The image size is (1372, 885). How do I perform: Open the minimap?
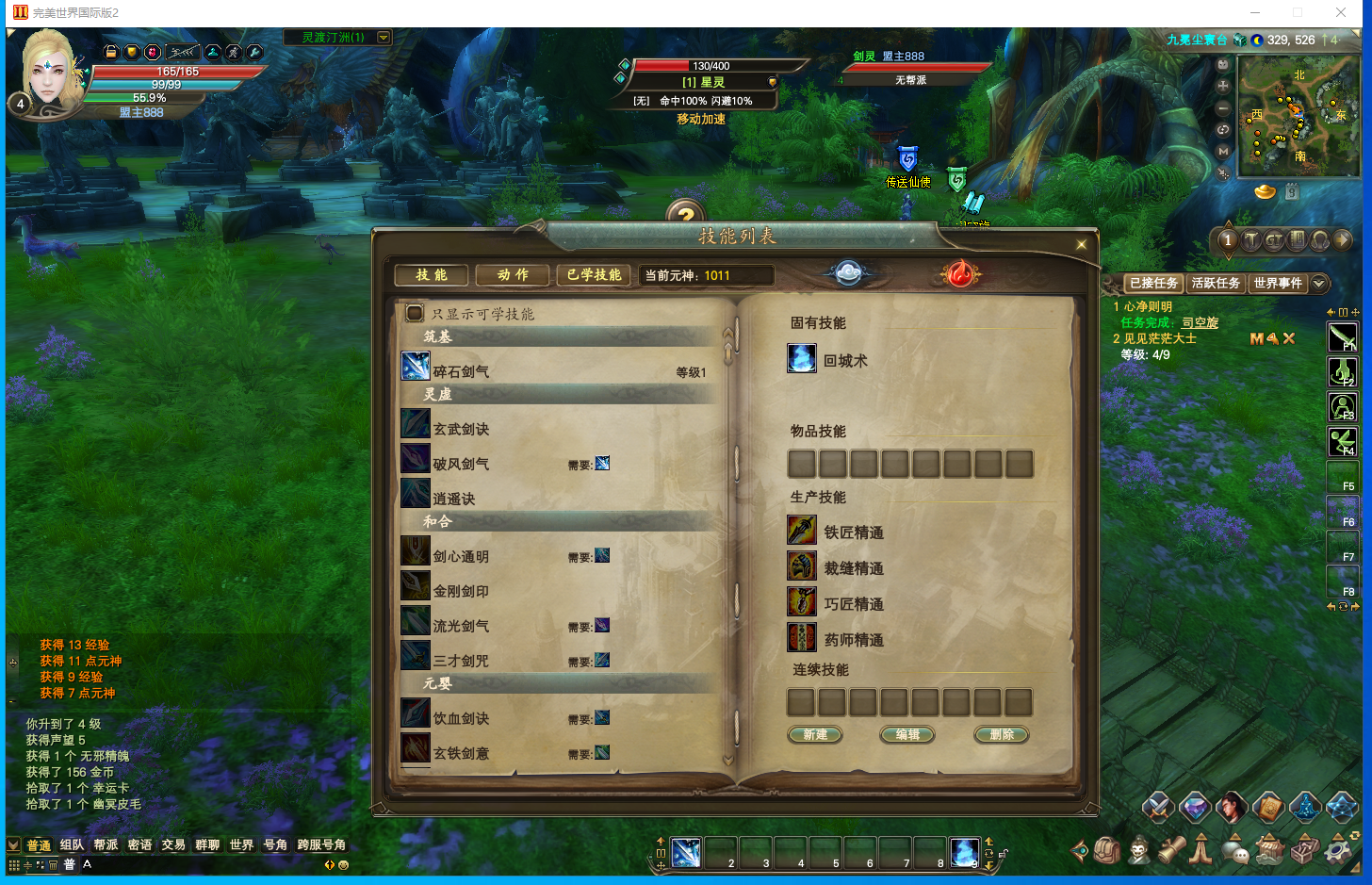1298,118
